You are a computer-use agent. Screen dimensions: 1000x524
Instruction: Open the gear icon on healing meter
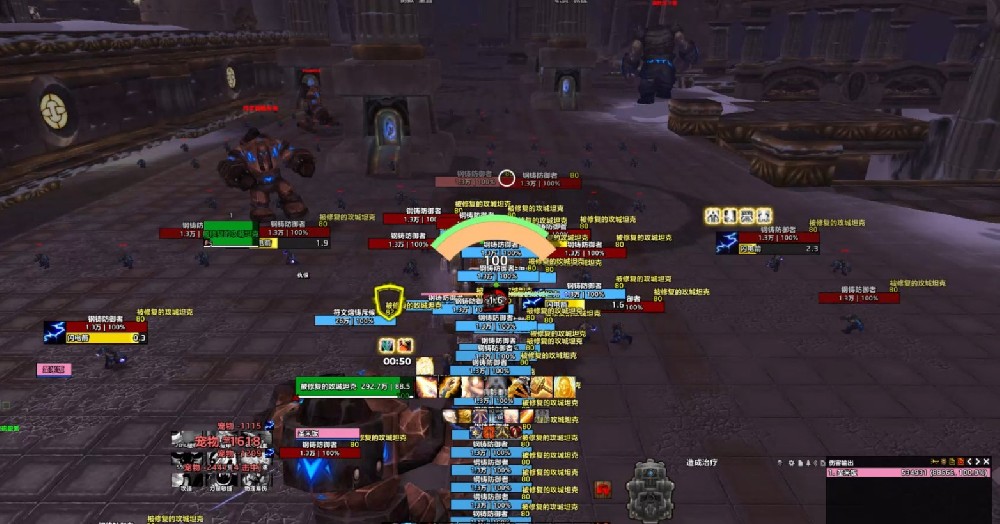[790, 462]
